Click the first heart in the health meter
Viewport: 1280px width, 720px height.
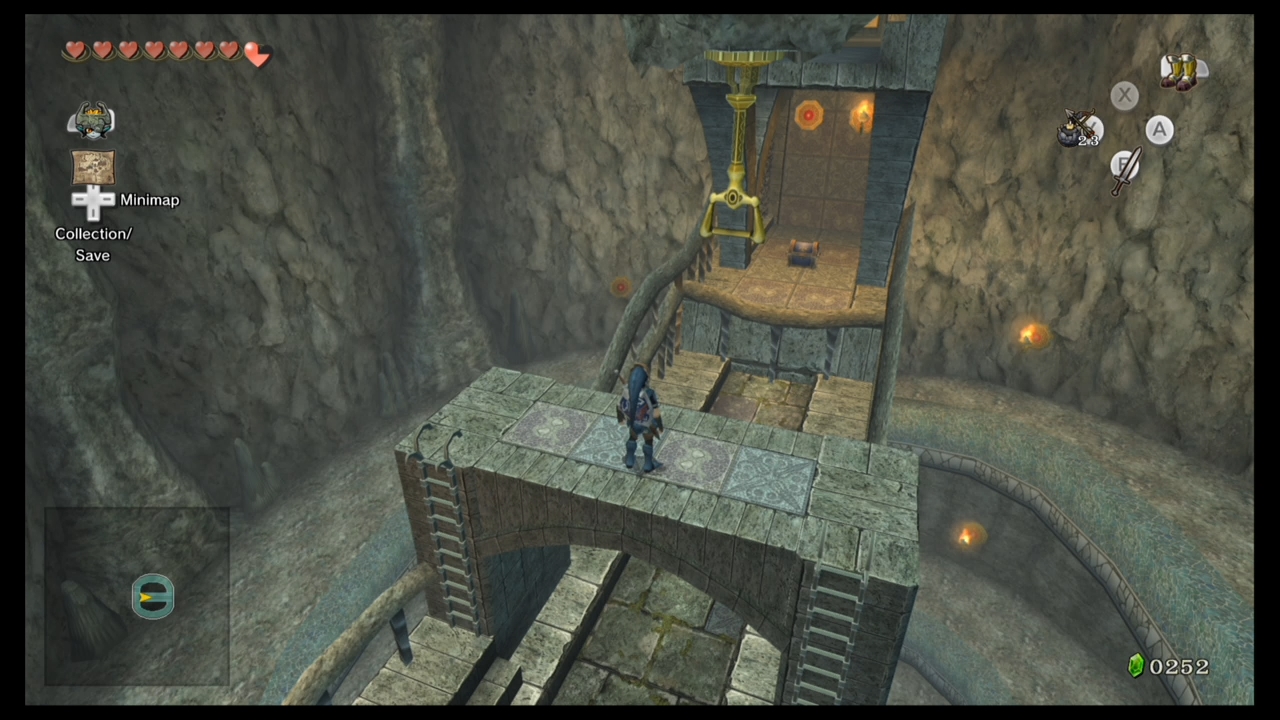[x=75, y=50]
